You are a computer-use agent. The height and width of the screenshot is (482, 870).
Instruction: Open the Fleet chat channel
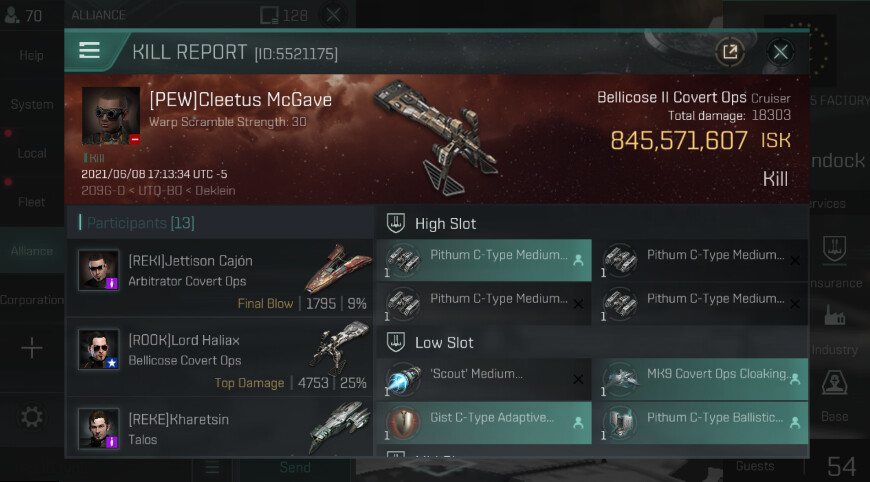31,202
